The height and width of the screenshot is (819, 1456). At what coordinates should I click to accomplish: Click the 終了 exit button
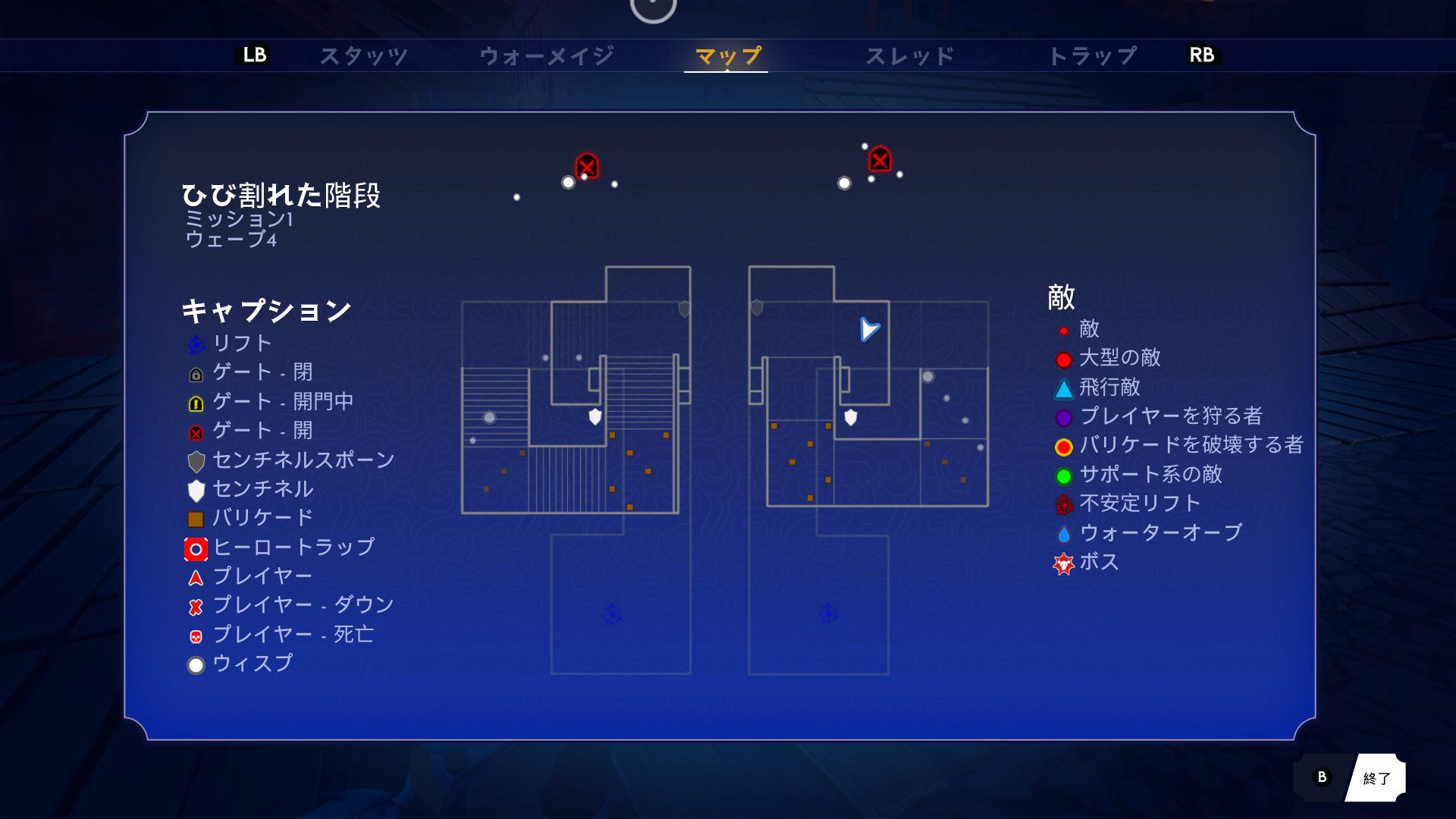point(1376,778)
